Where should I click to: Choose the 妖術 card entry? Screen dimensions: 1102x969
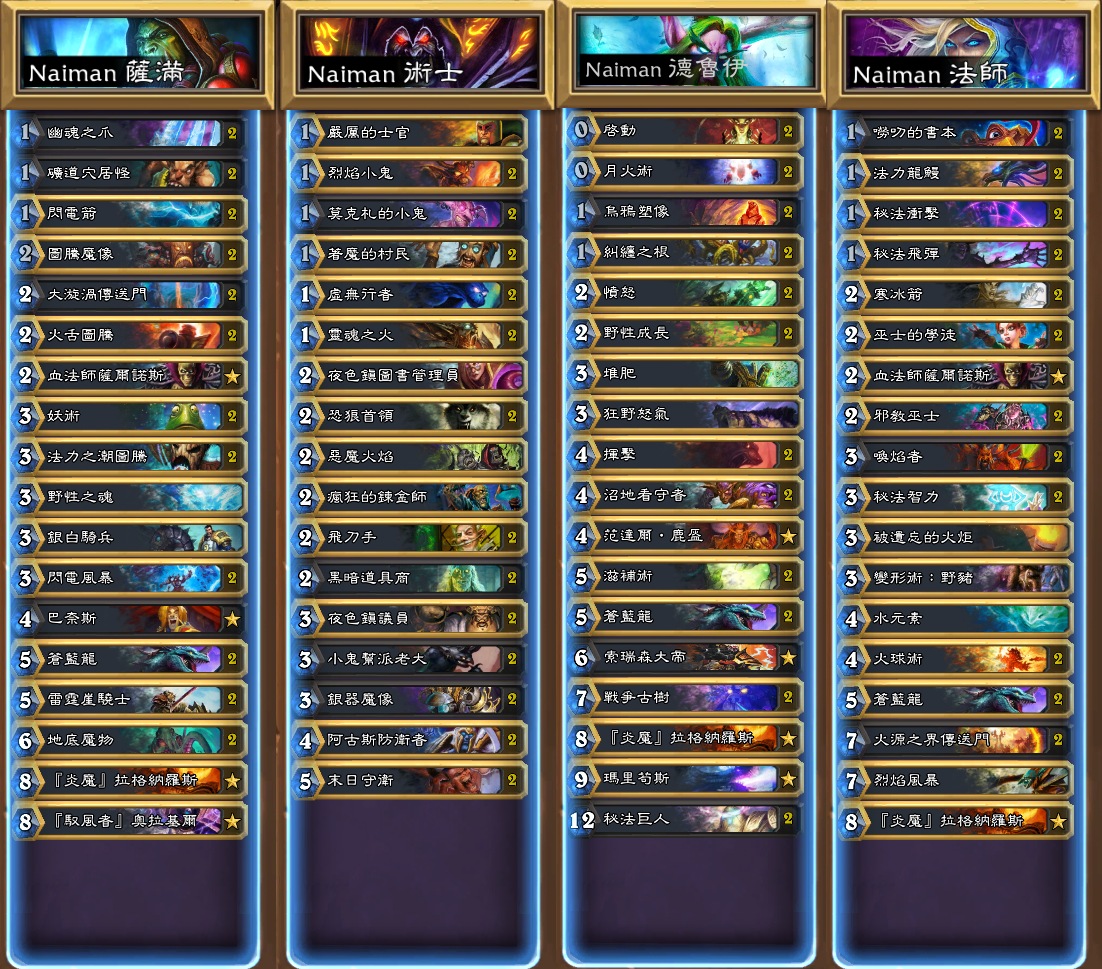130,415
